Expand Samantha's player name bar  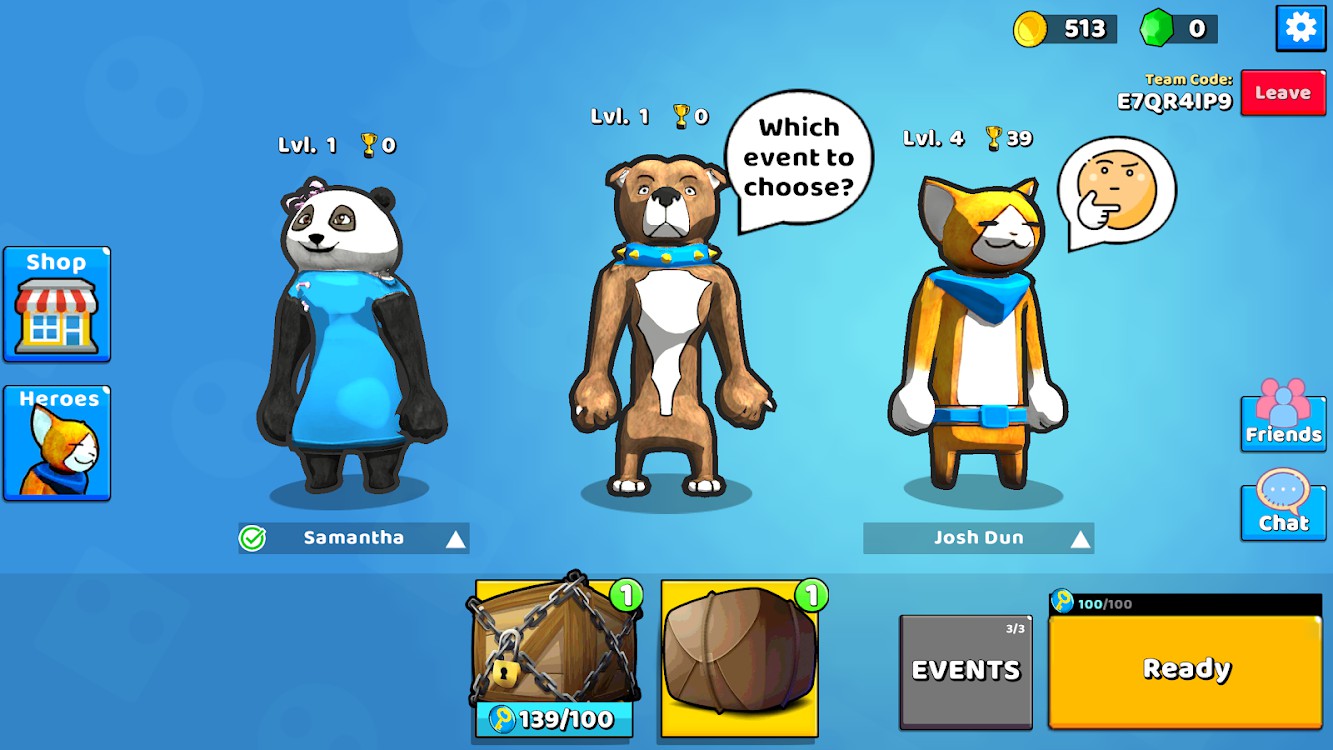tap(455, 539)
